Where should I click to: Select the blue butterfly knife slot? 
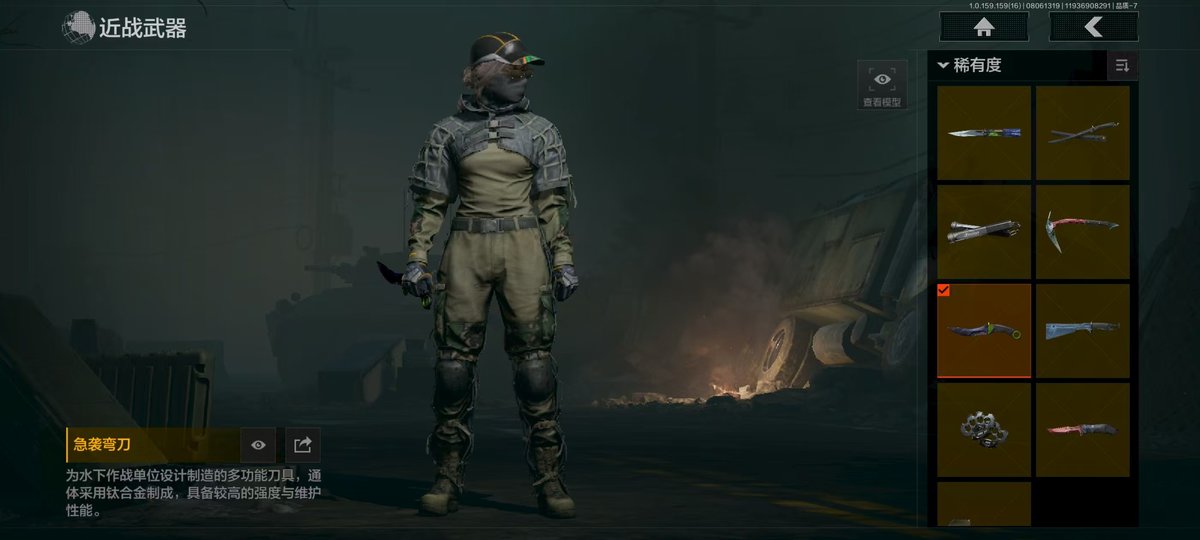pos(984,132)
